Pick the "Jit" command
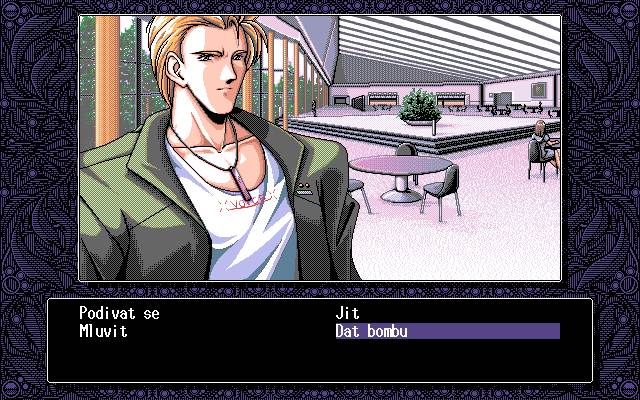The height and width of the screenshot is (400, 640). coord(349,314)
